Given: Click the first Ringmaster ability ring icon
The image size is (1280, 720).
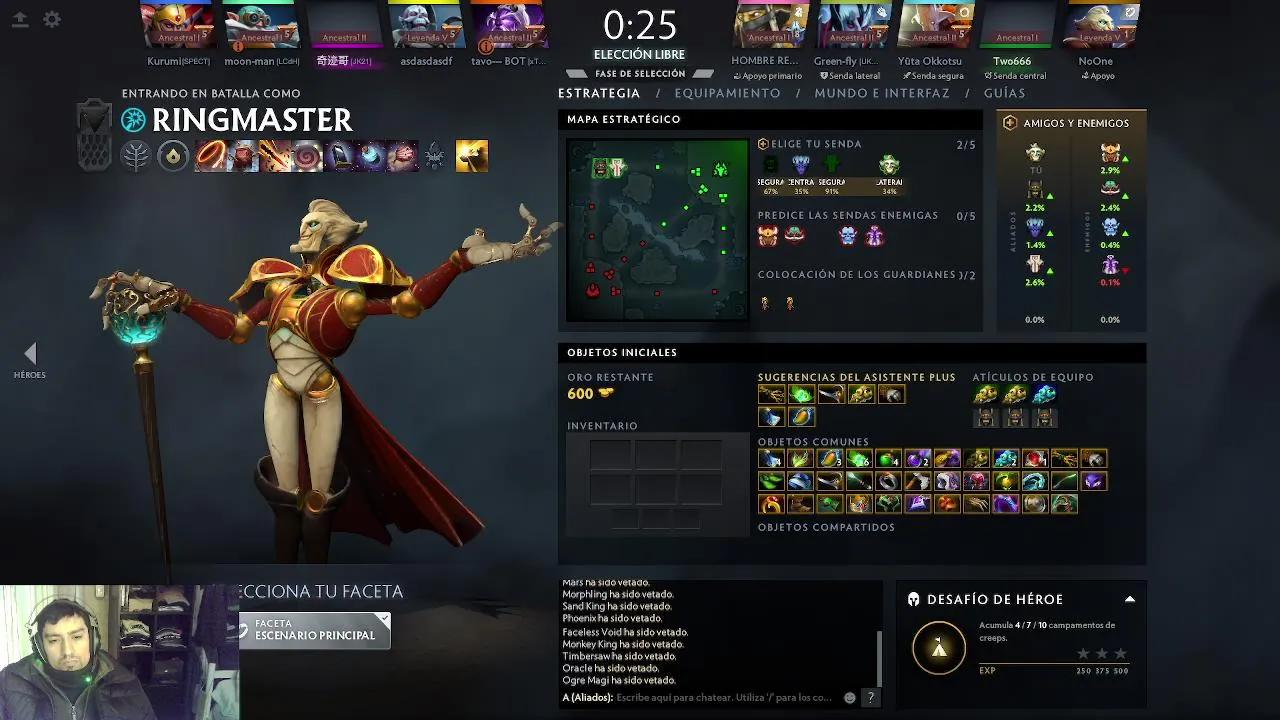Looking at the screenshot, I should point(209,156).
